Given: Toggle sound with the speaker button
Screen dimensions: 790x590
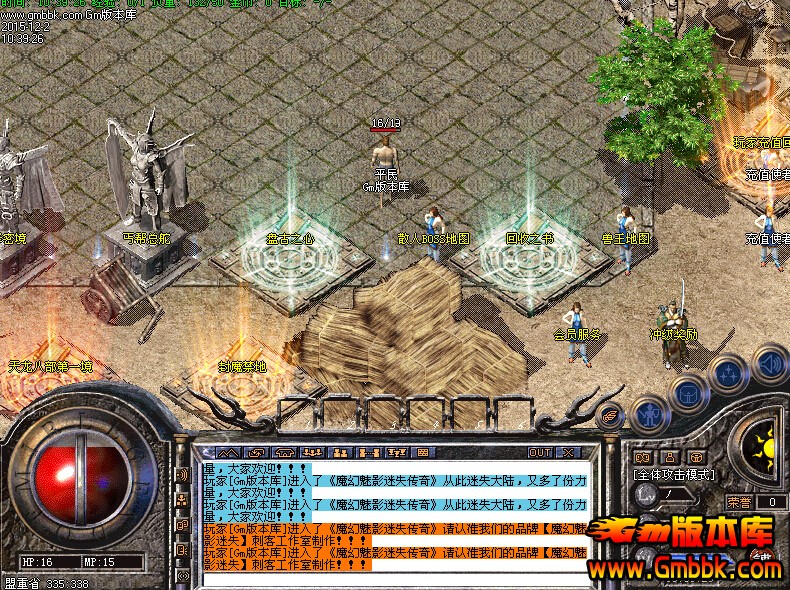Looking at the screenshot, I should [770, 362].
